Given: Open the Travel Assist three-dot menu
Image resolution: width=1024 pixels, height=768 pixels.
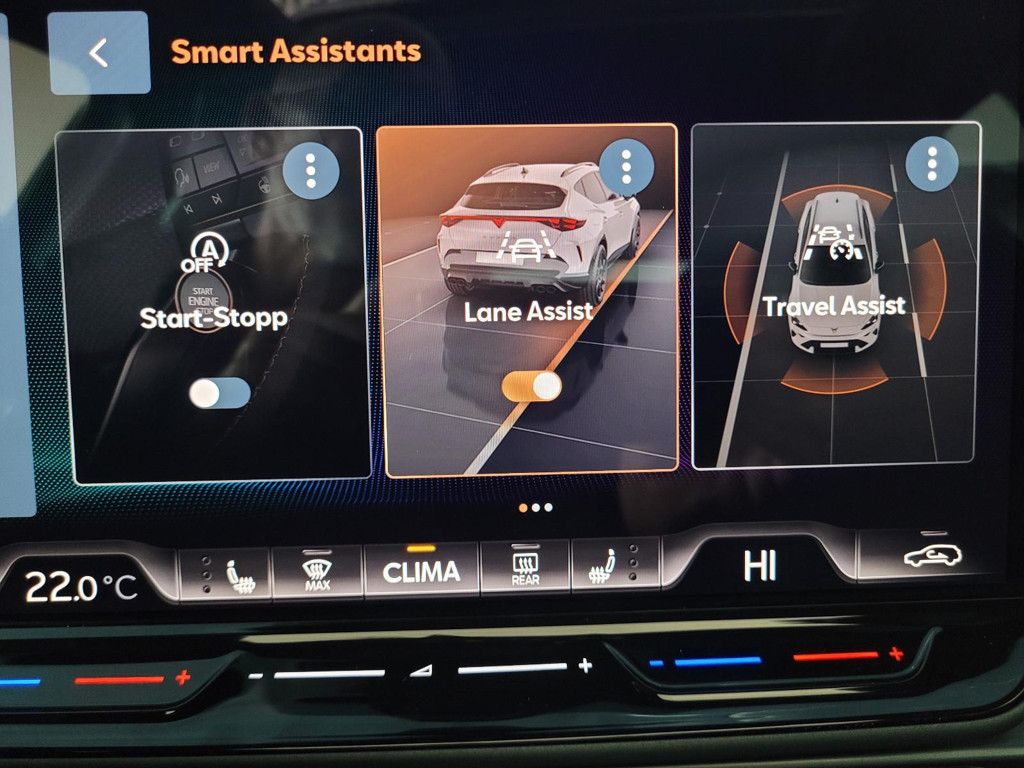Looking at the screenshot, I should [x=932, y=163].
